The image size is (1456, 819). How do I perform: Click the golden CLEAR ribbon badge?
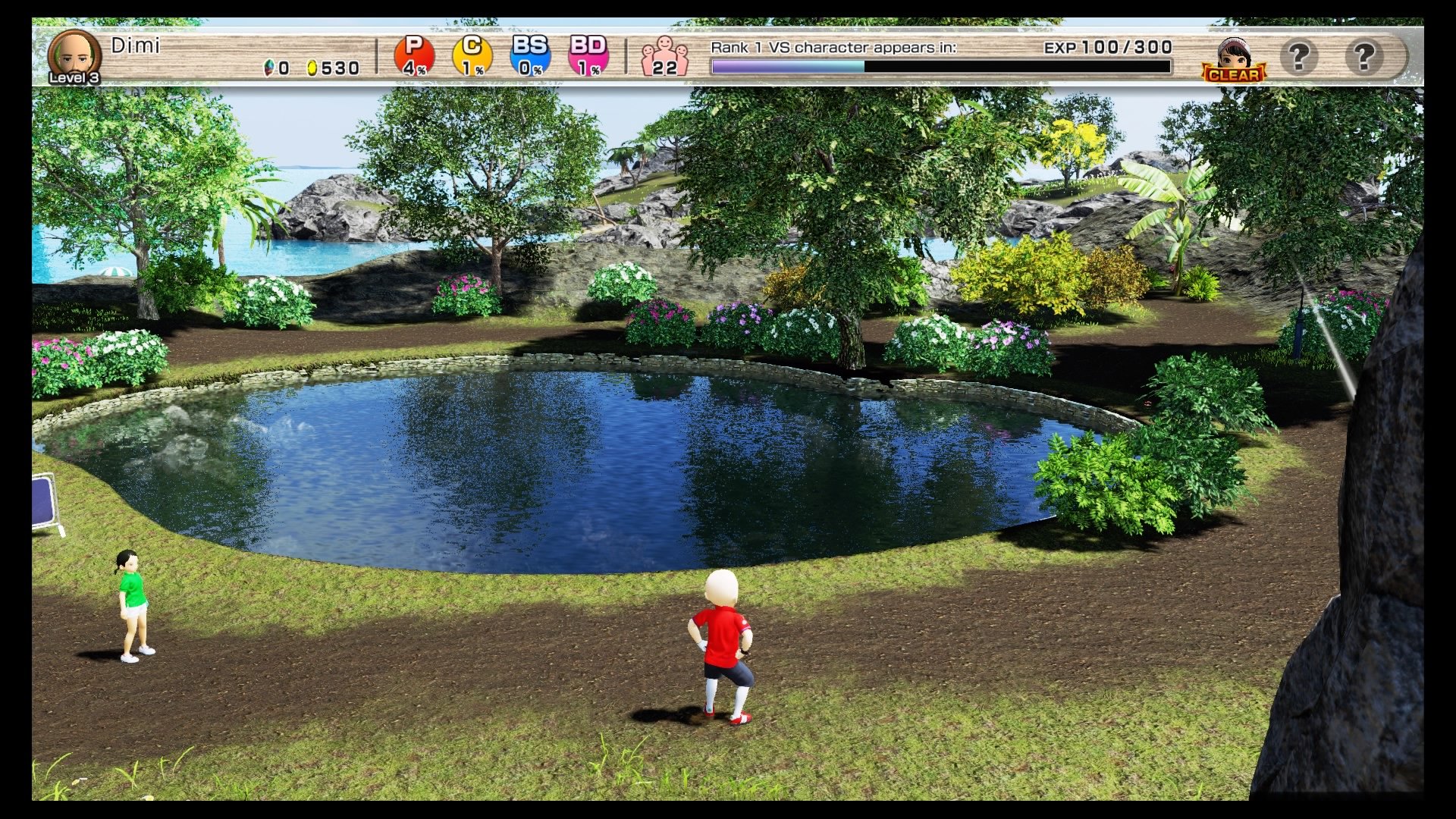click(1235, 75)
